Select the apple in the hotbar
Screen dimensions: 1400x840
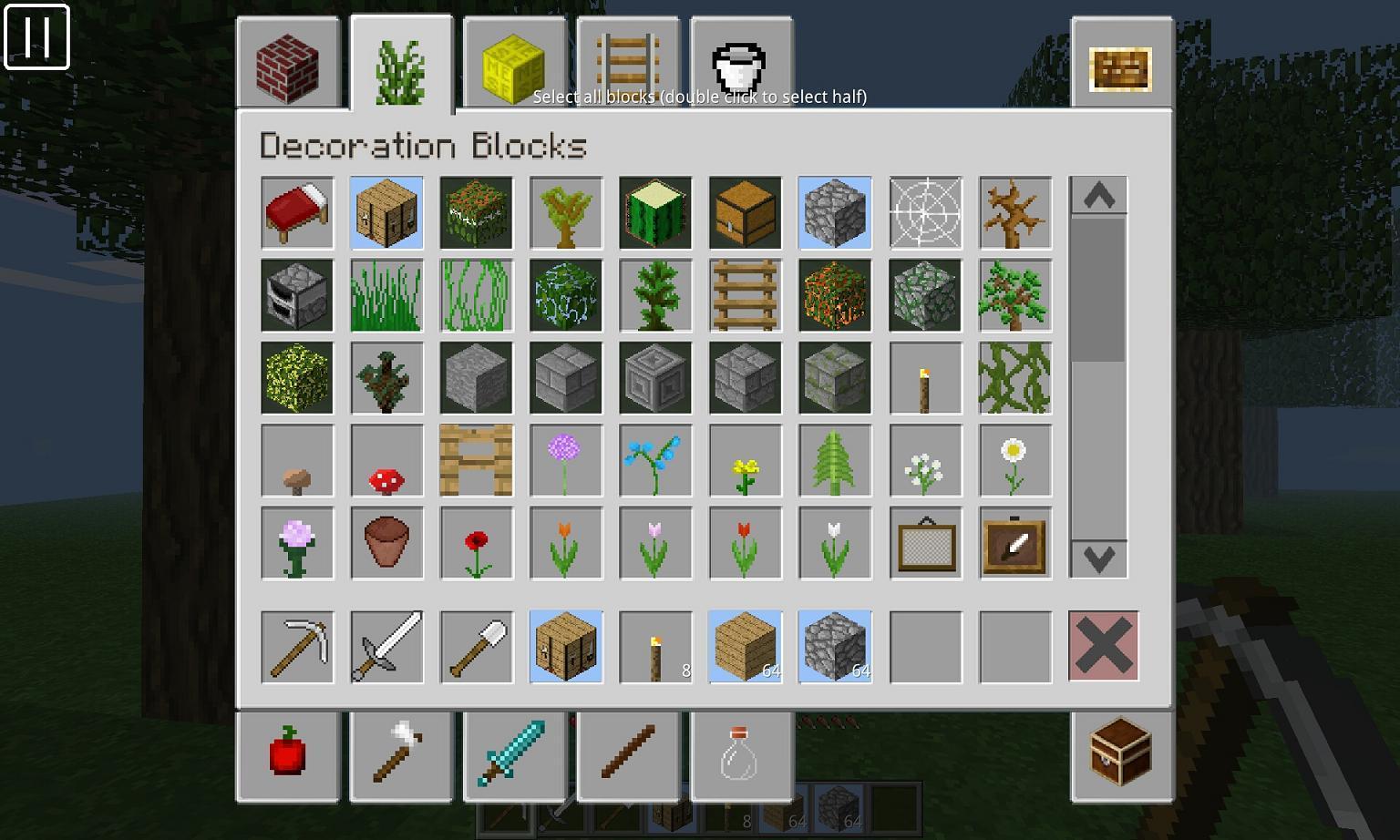(x=288, y=756)
